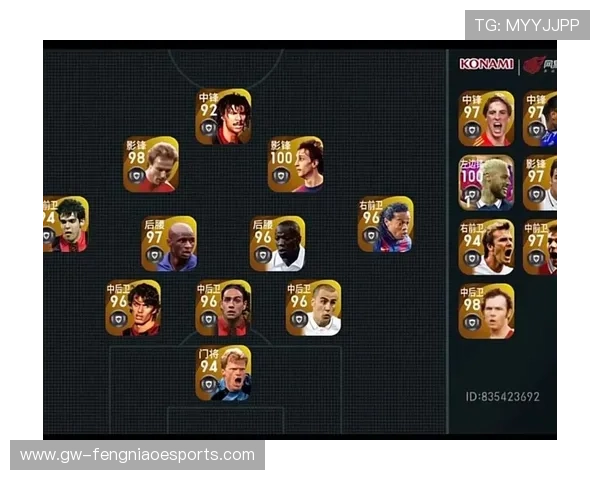This screenshot has height=480, width=600.
Task: Choose the 左边锋 100 substitute card
Action: click(486, 182)
